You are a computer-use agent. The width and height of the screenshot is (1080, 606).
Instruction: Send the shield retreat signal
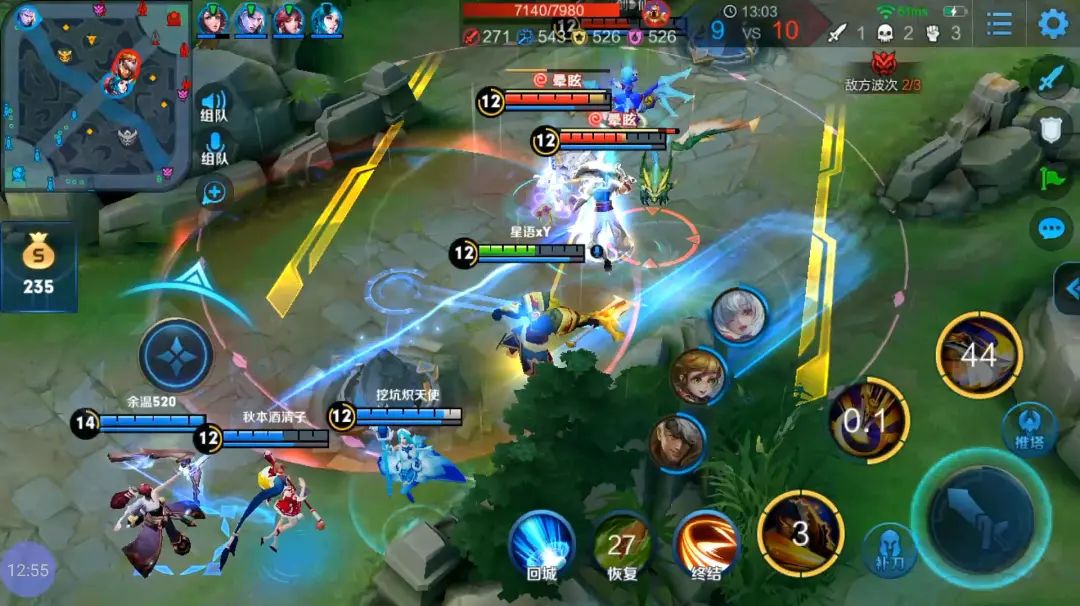pos(1050,129)
